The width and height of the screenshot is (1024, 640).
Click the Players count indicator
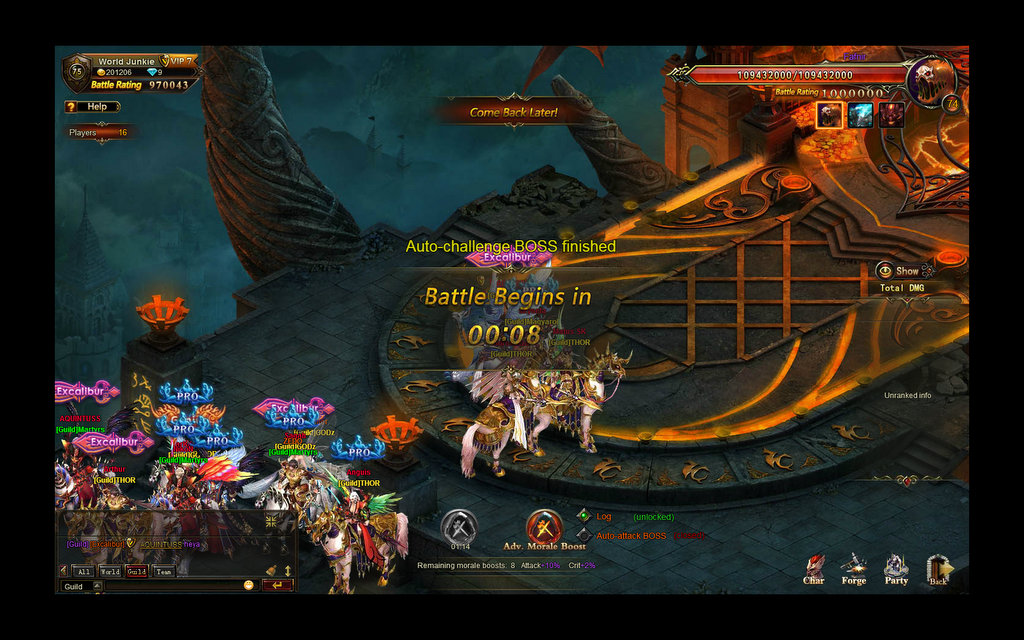[x=97, y=132]
